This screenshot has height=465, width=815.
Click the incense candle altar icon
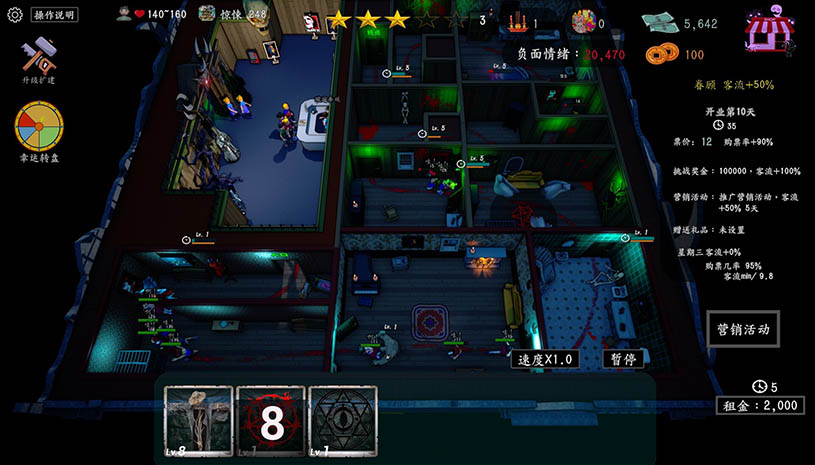pyautogui.click(x=517, y=22)
